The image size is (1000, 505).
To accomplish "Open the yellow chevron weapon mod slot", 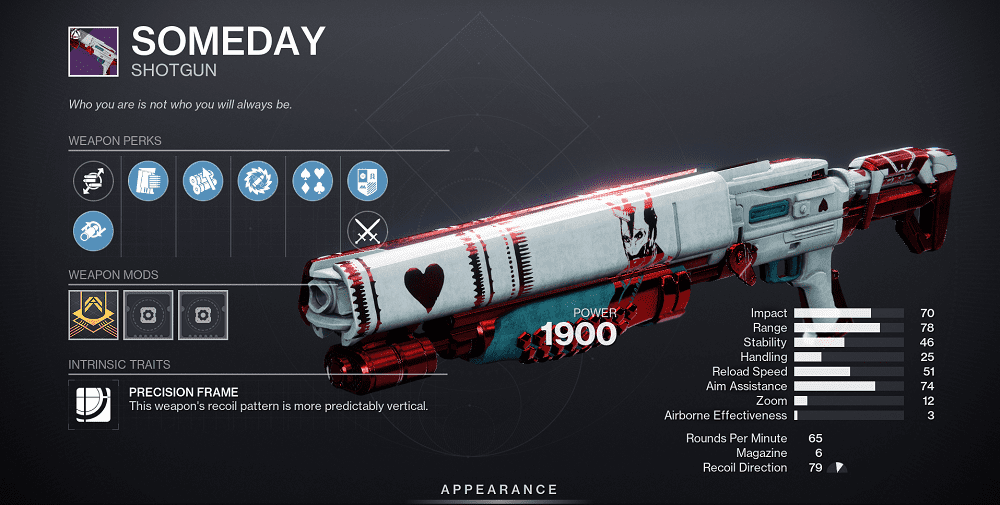I will (94, 314).
